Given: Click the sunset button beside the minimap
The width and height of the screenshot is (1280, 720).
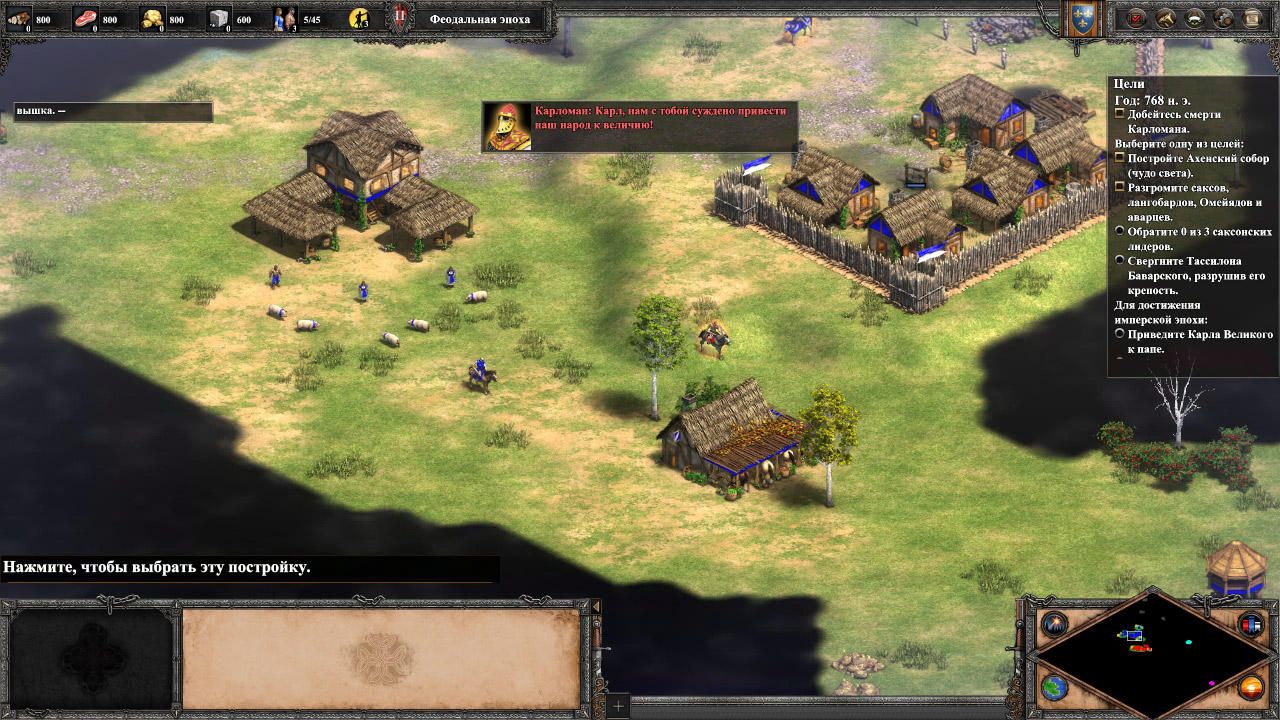Looking at the screenshot, I should pos(1250,688).
